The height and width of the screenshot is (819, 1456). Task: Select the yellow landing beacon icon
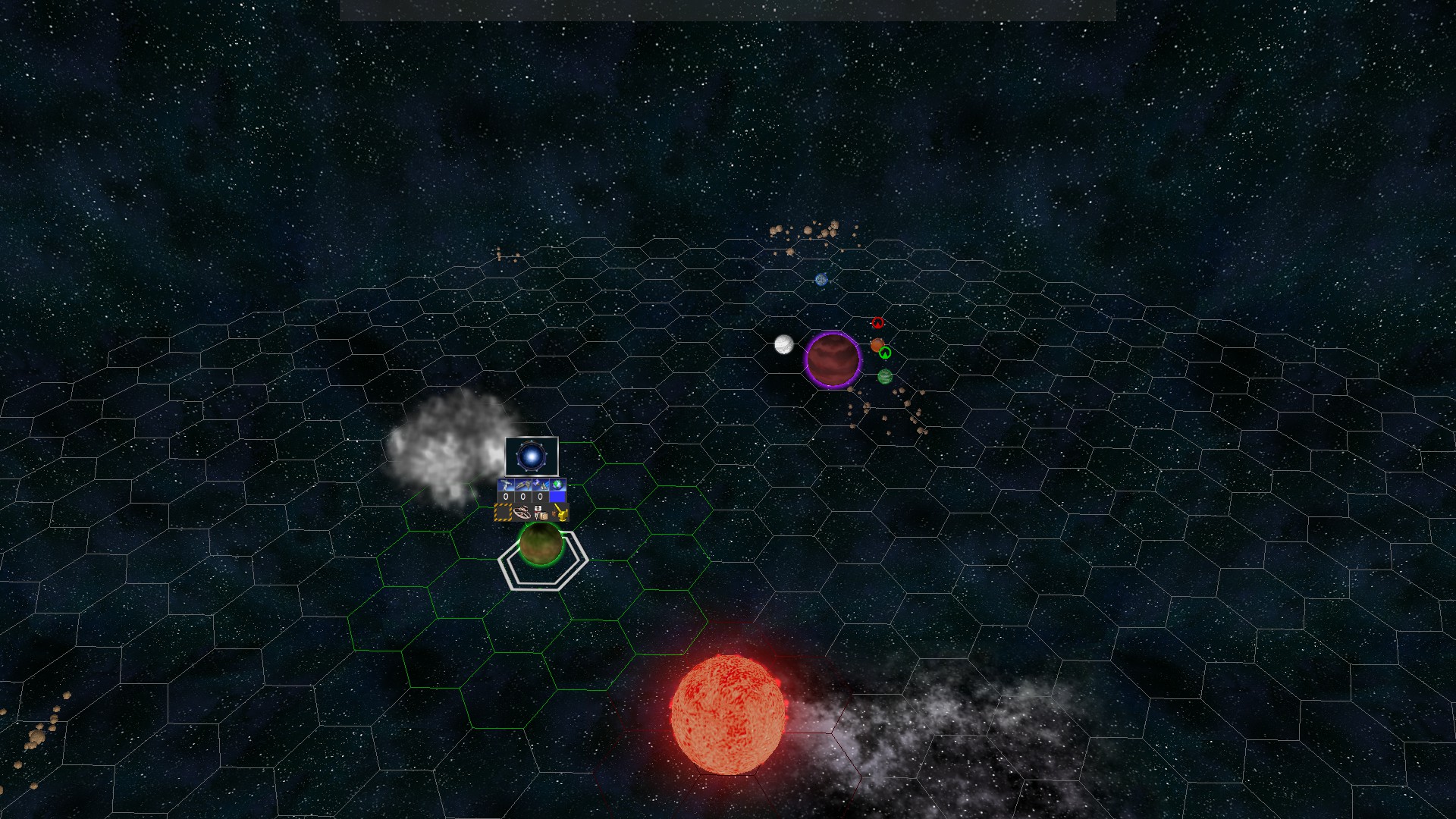(561, 513)
